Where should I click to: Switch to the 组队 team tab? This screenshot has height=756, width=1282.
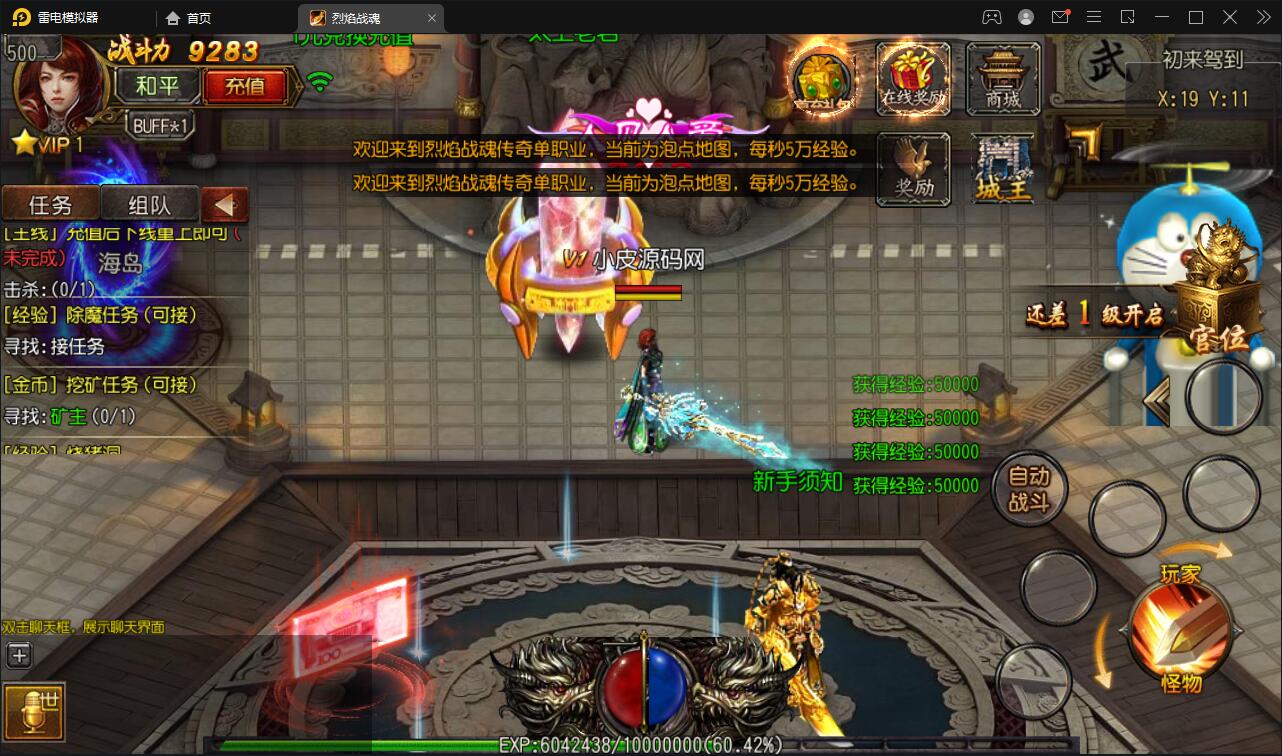tap(150, 205)
